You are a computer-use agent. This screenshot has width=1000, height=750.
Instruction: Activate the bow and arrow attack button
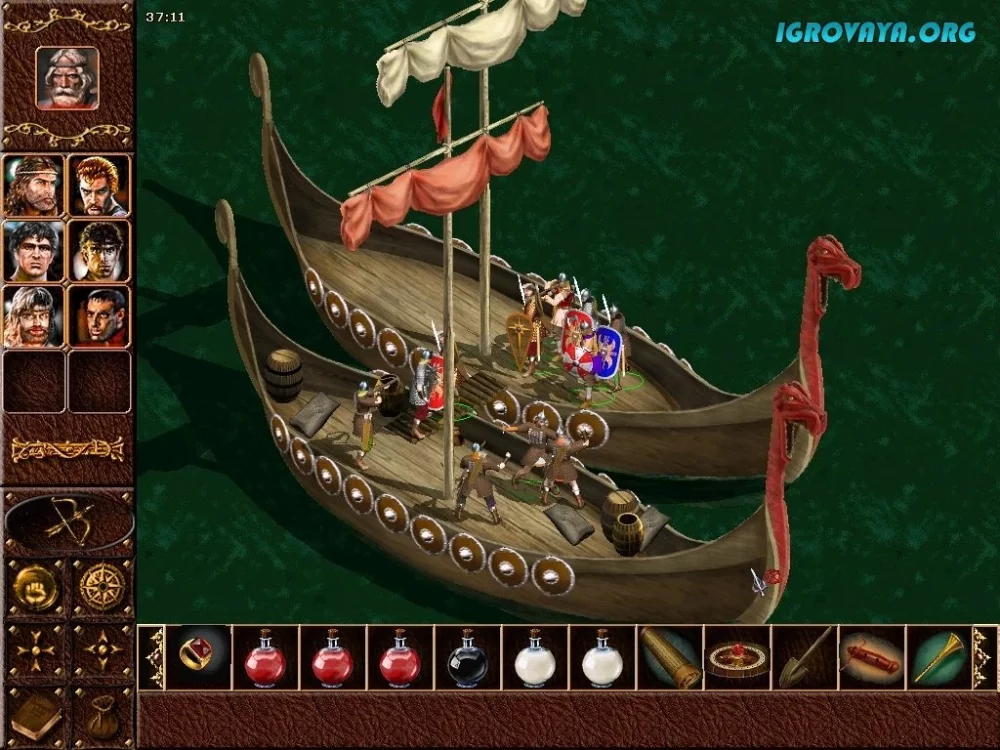tap(69, 522)
